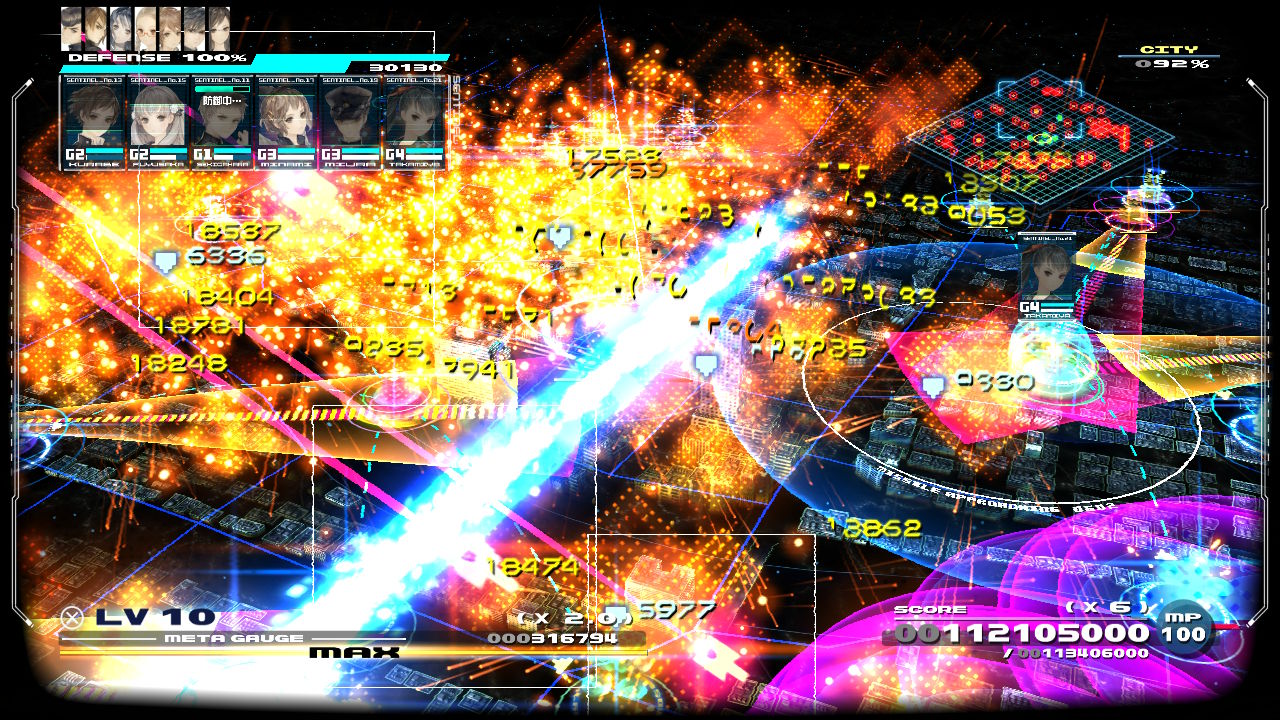The width and height of the screenshot is (1280, 720).
Task: Pick Miura's Sentinel No.19 card
Action: (x=350, y=121)
